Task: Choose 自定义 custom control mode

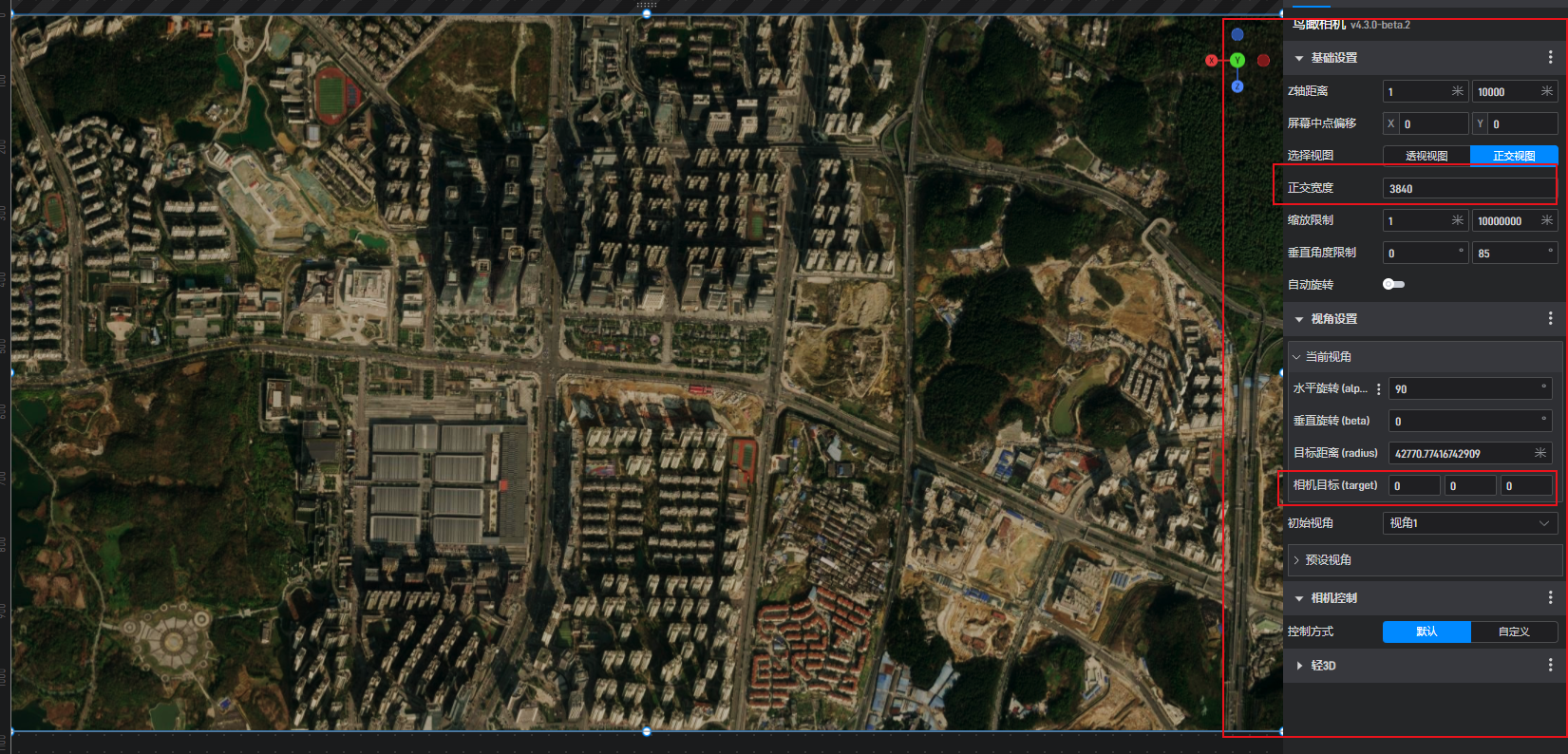Action: [1514, 631]
